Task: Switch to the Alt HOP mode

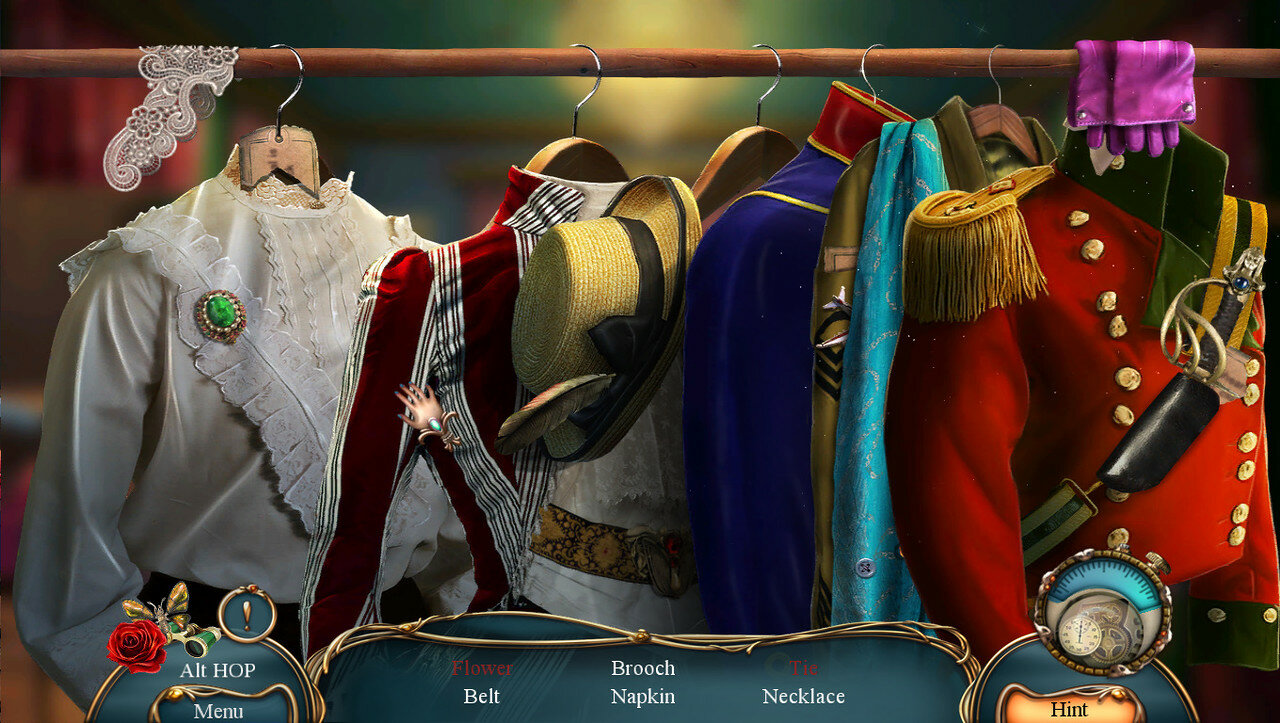Action: (217, 670)
